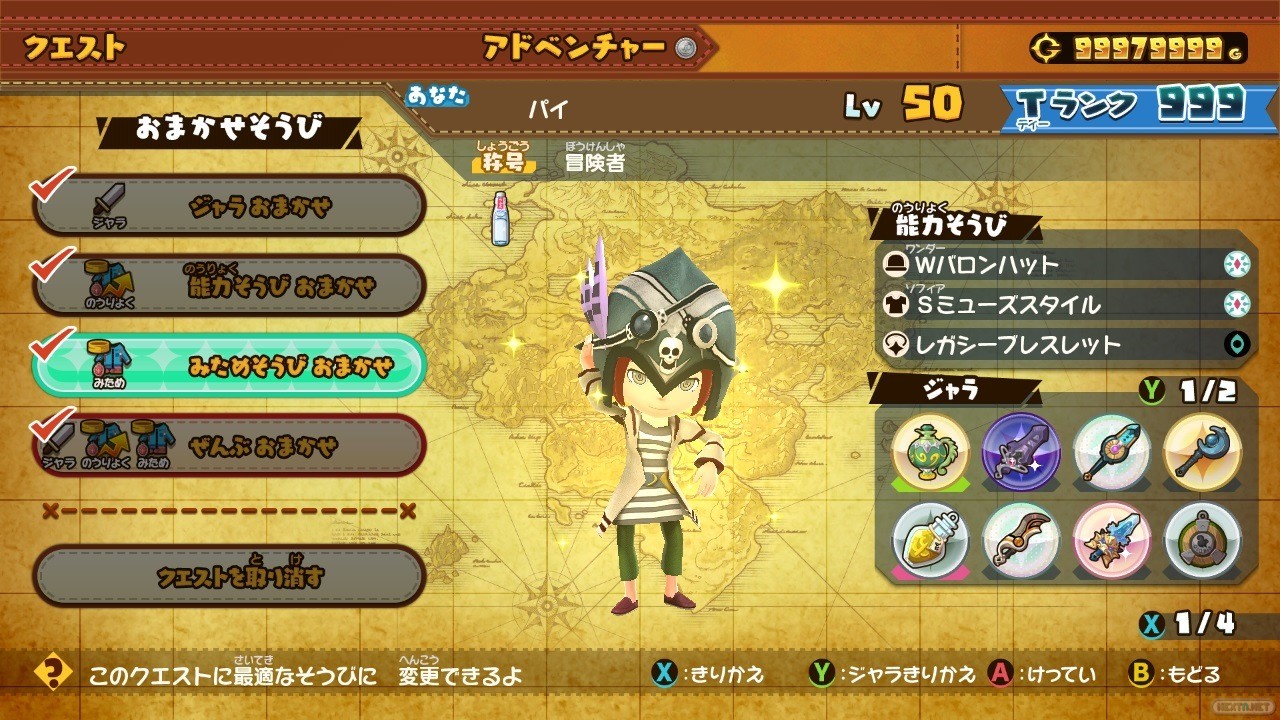This screenshot has width=1280, height=720.
Task: Pick the round wooden shield jara
Action: (x=1202, y=540)
